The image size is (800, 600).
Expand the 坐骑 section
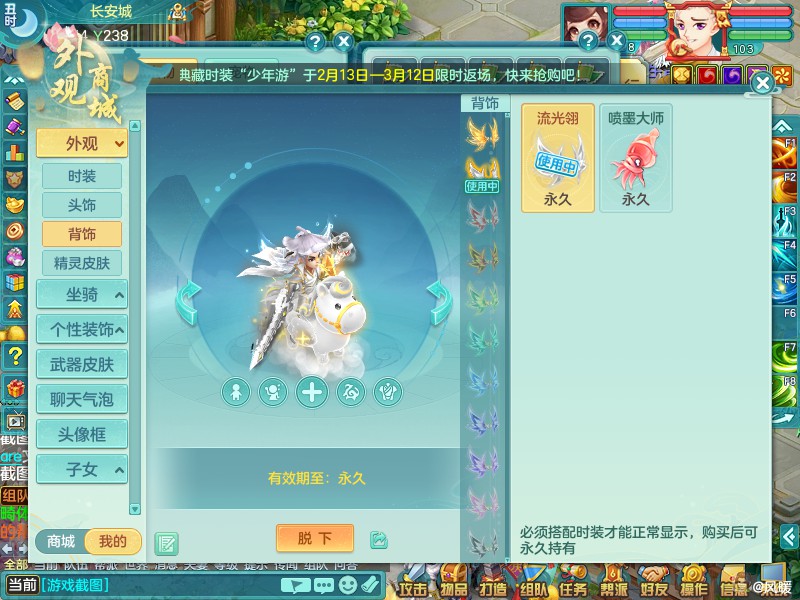(x=82, y=295)
